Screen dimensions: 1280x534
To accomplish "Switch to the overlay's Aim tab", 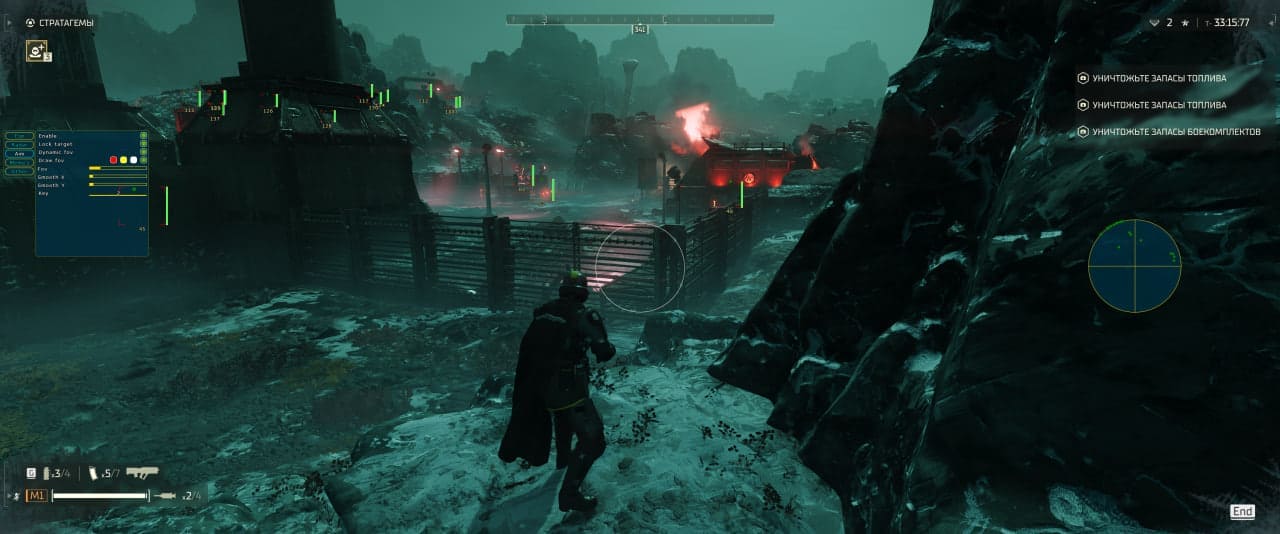I will point(20,153).
